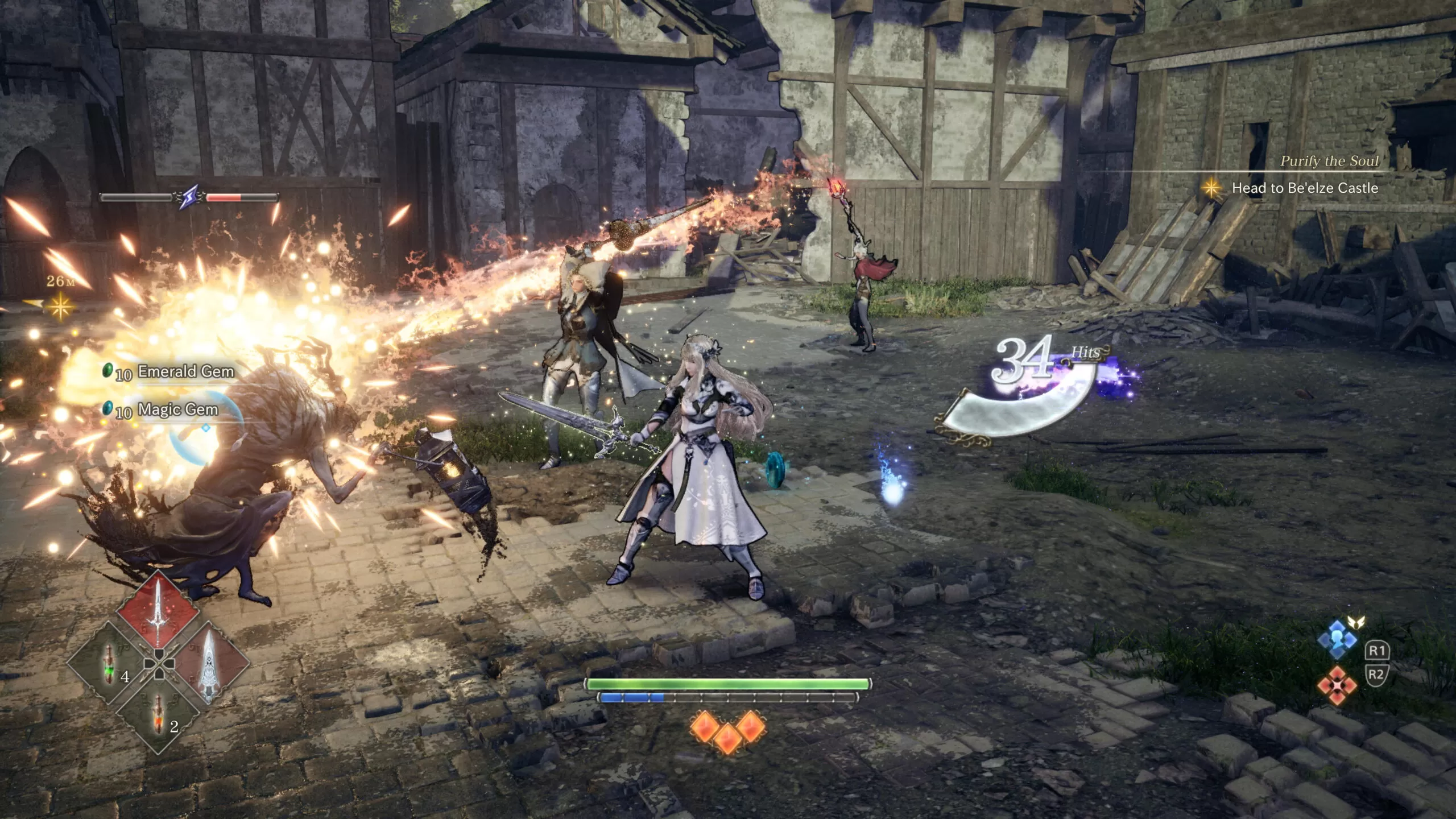1456x819 pixels.
Task: Click the R2 button prompt label
Action: pyautogui.click(x=1378, y=675)
